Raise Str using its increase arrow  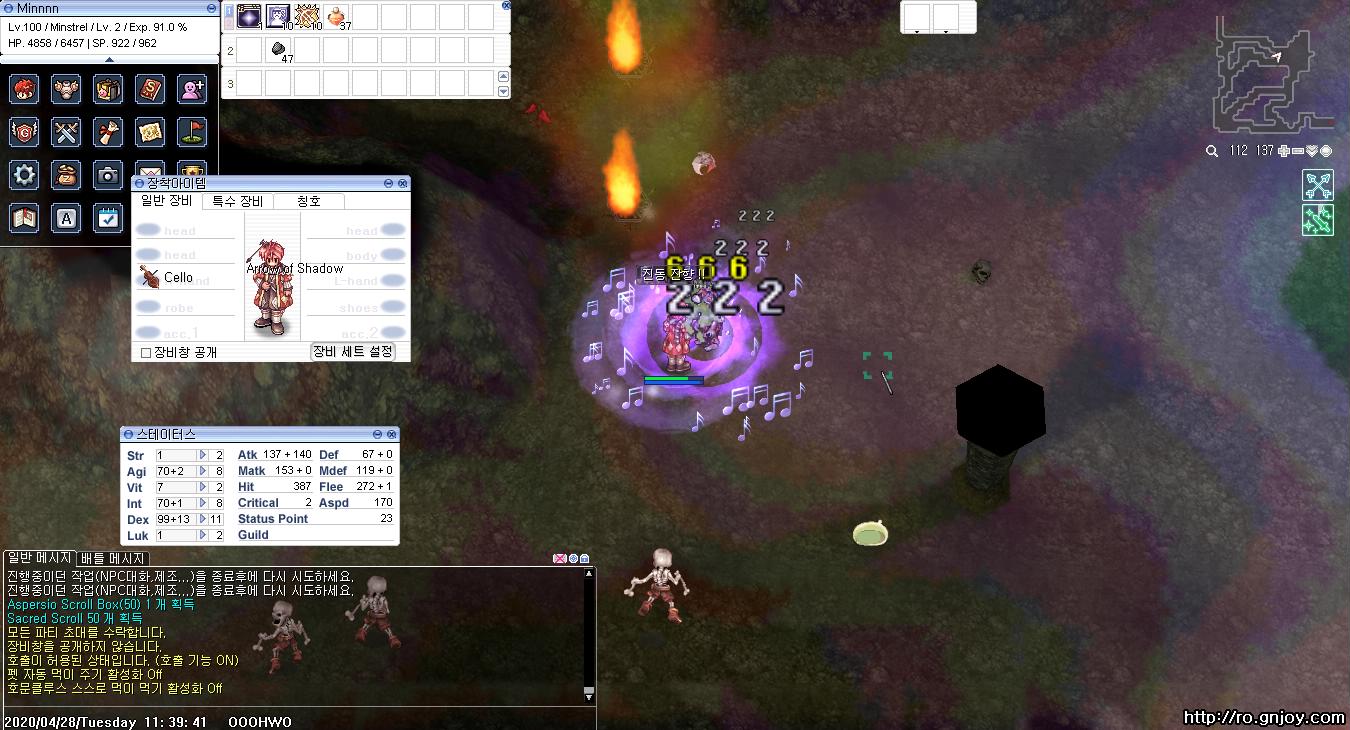click(203, 455)
